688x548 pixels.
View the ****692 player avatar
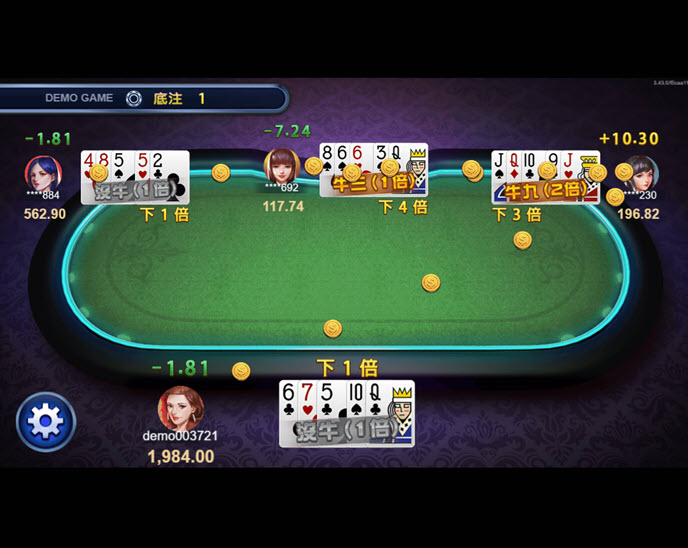pyautogui.click(x=282, y=166)
